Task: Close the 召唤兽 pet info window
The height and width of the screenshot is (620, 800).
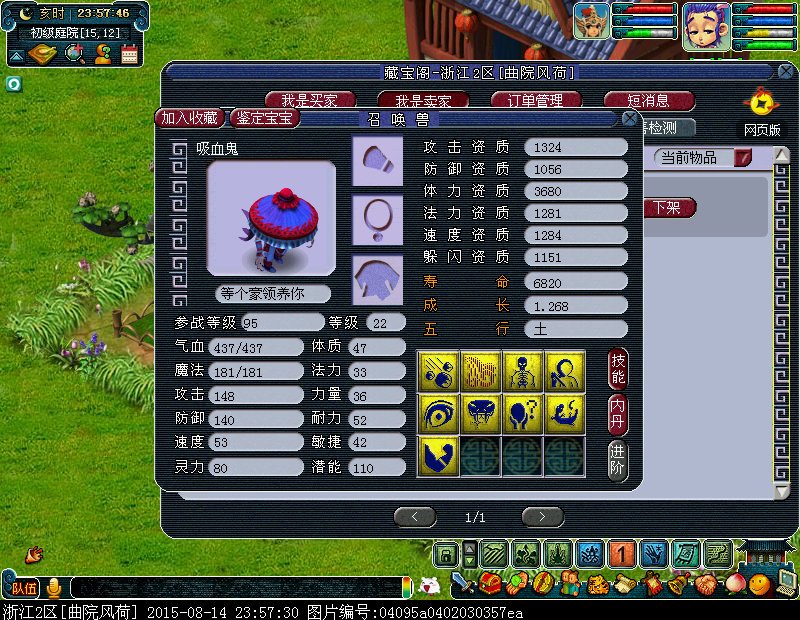Action: [630, 118]
